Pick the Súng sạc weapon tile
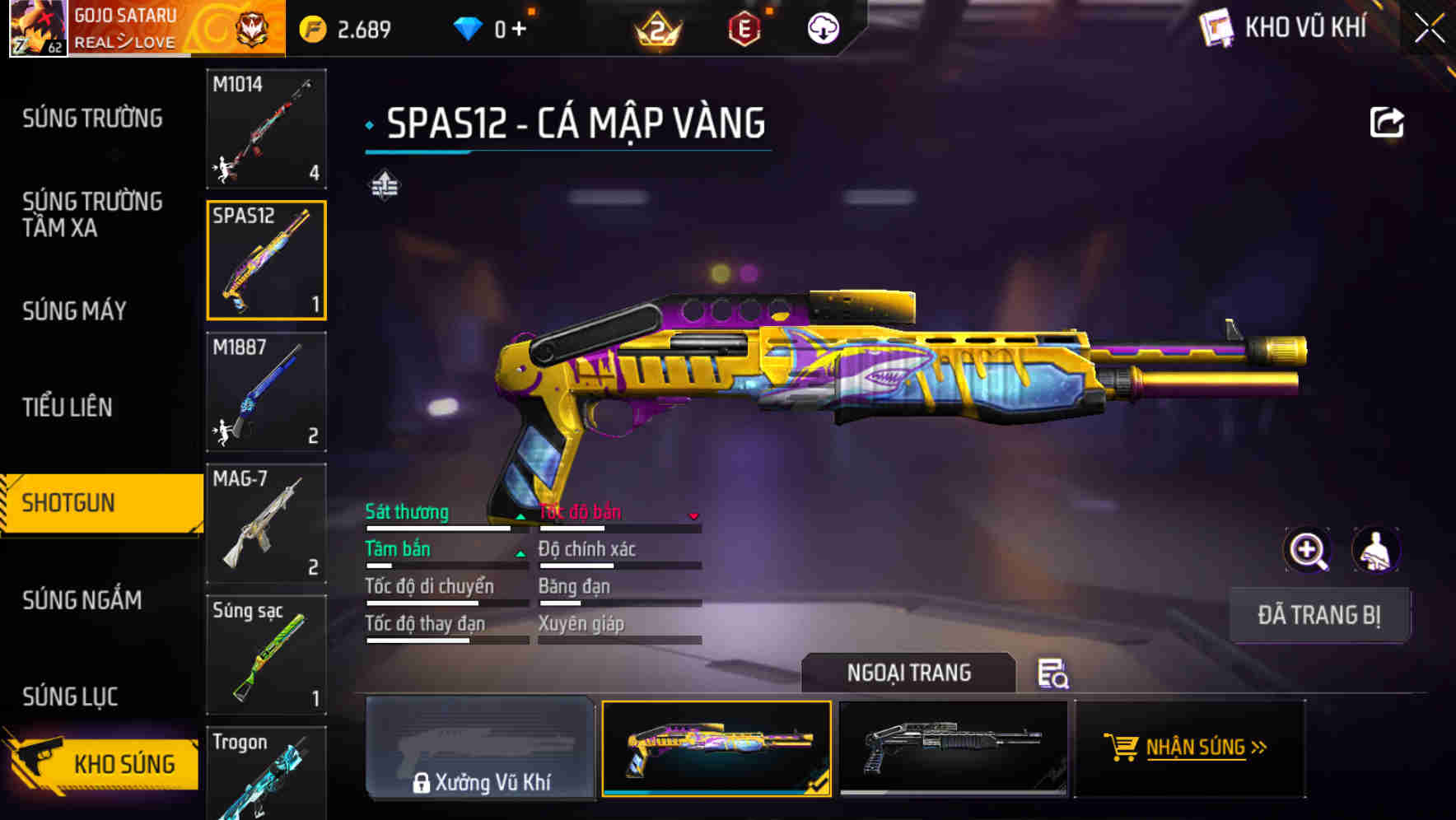Viewport: 1456px width, 820px height. point(266,655)
